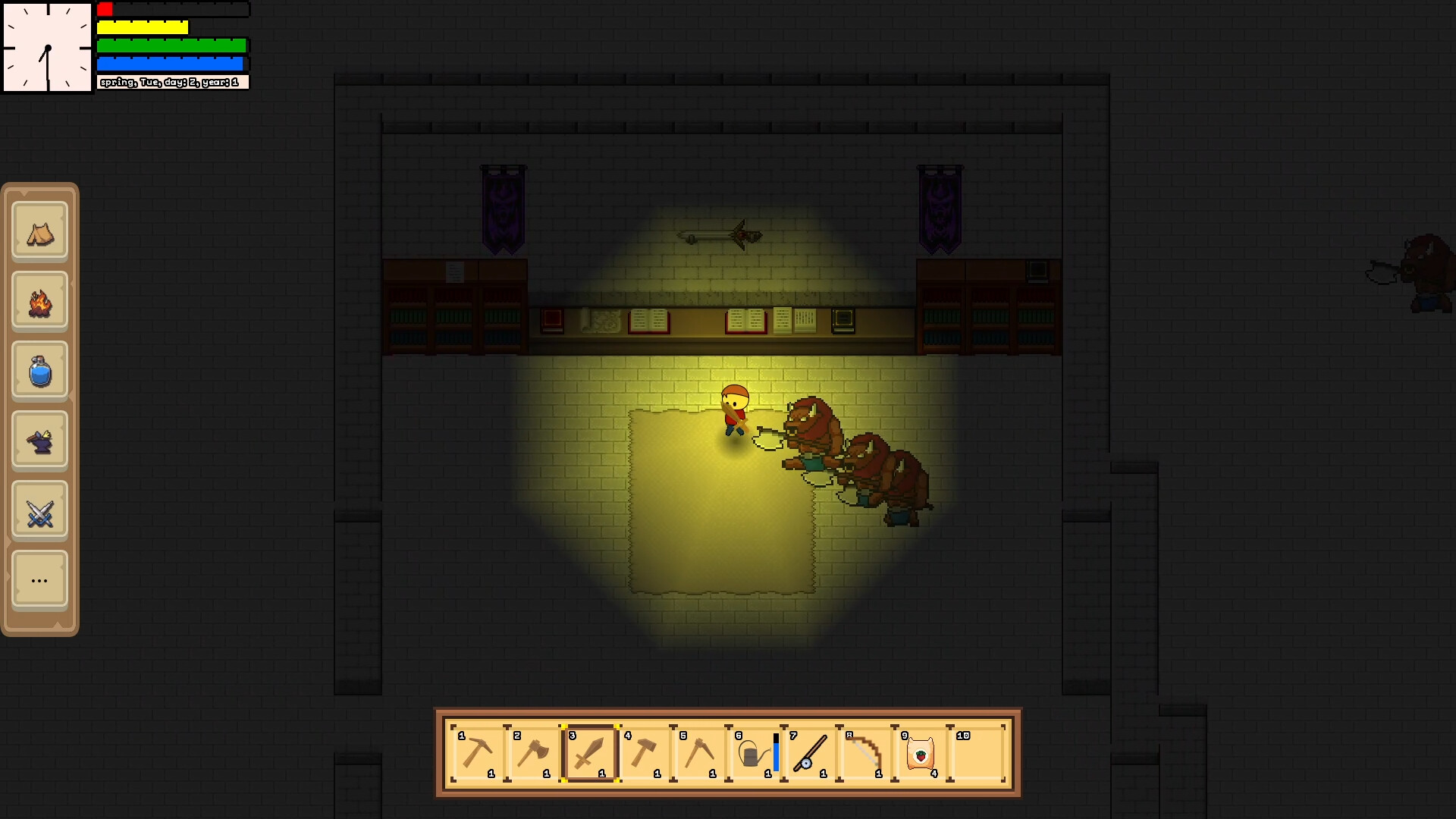
Task: Click the empty hotbar slot 10
Action: tap(976, 754)
